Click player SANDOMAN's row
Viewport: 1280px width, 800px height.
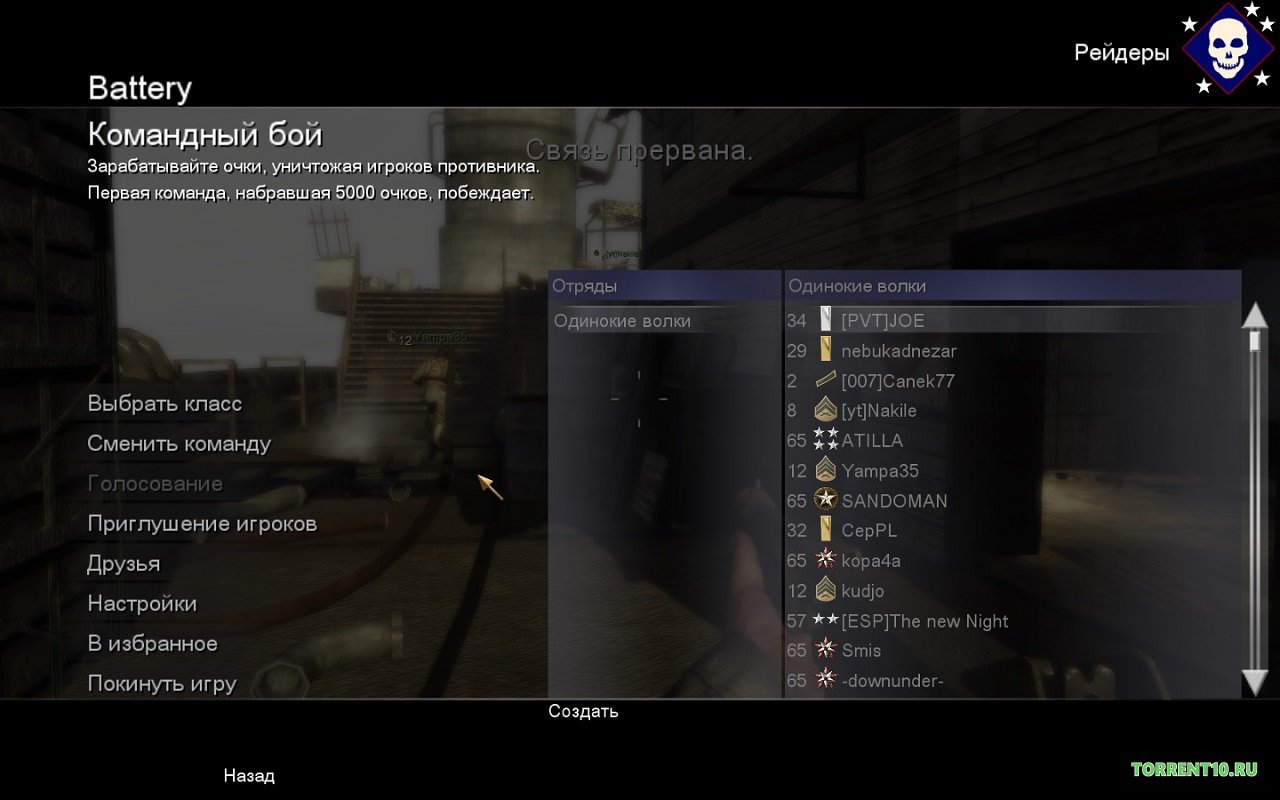pos(894,501)
